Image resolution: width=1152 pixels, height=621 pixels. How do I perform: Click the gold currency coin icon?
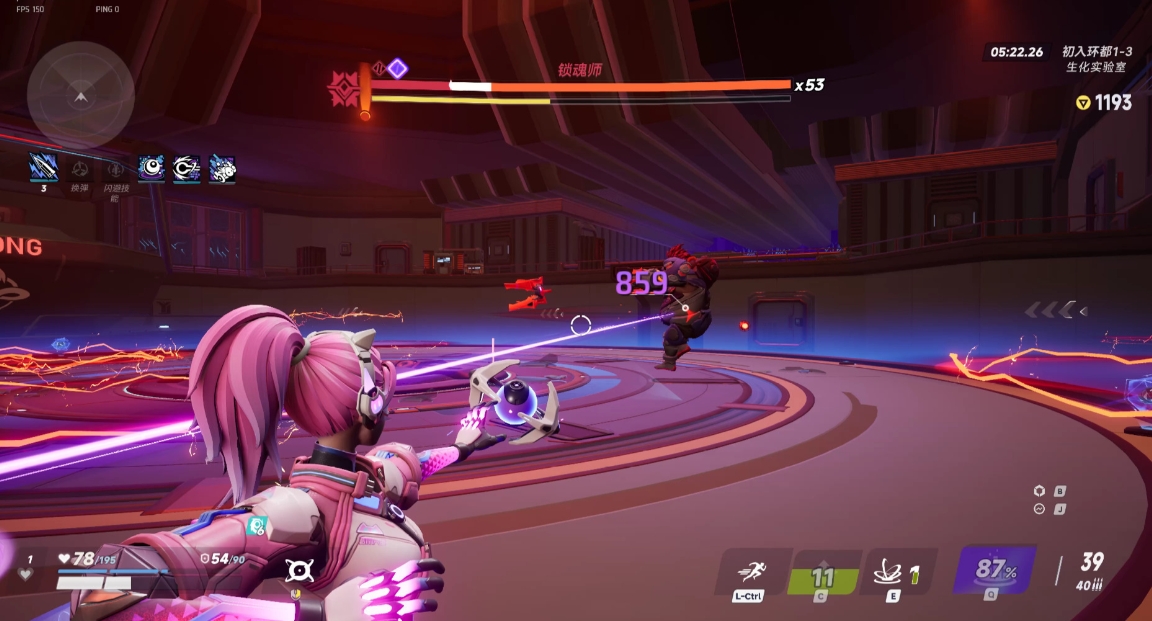point(1082,102)
